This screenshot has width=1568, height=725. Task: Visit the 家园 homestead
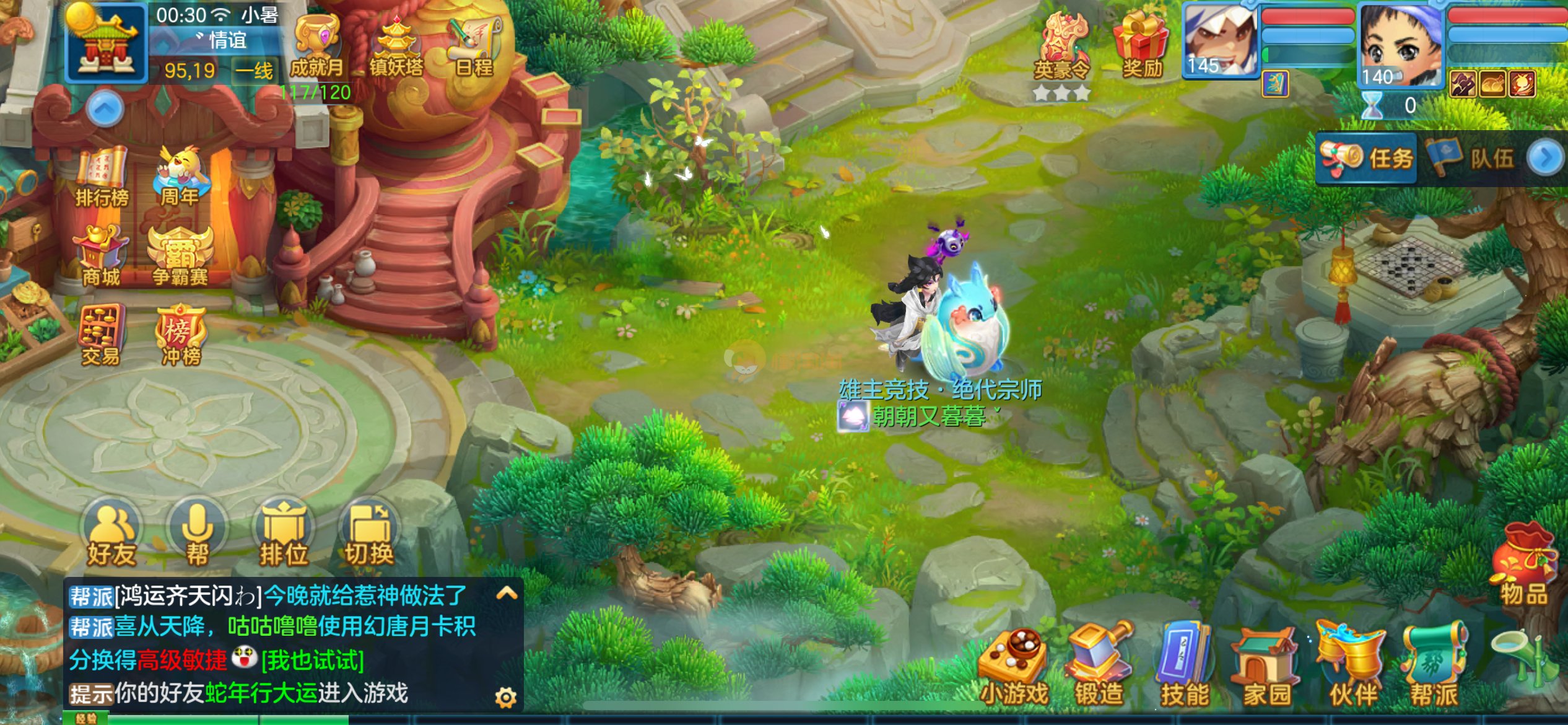click(x=1266, y=667)
